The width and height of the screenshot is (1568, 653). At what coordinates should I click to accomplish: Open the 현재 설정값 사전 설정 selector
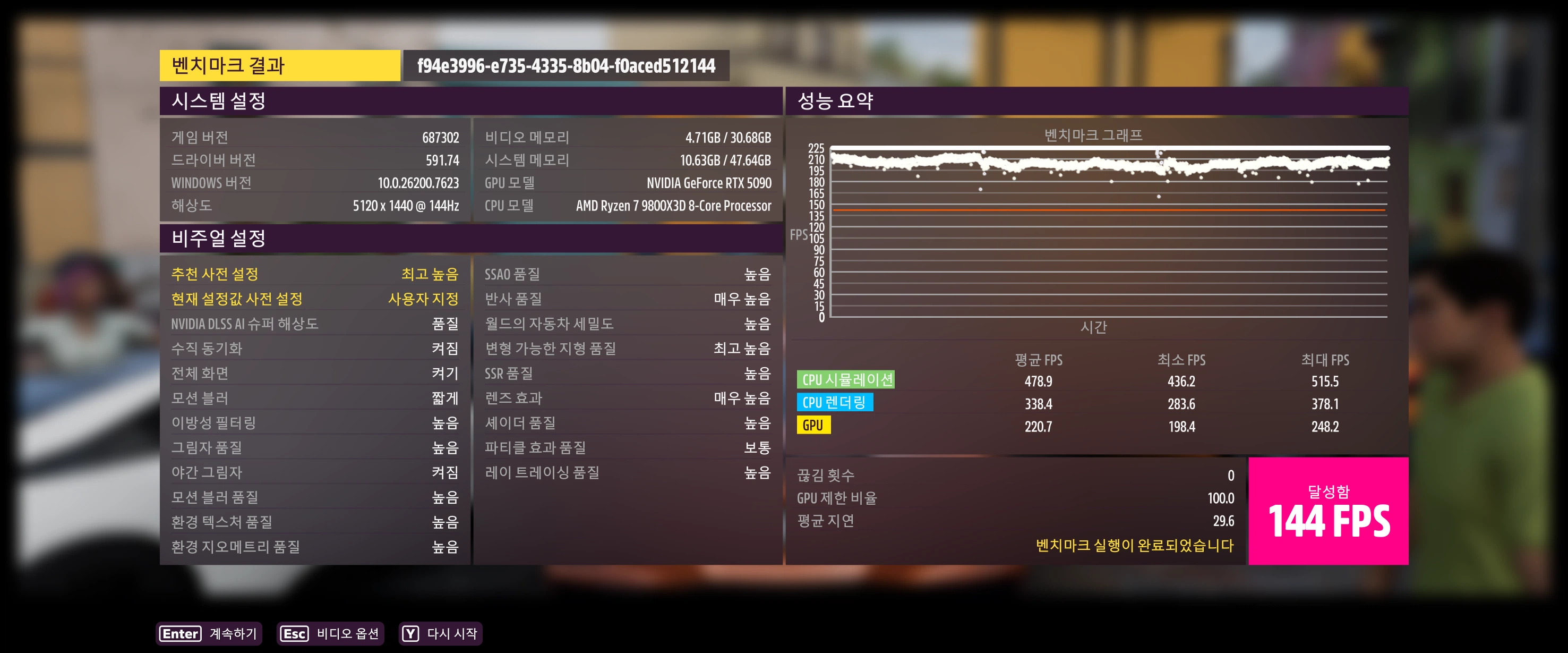coord(314,299)
